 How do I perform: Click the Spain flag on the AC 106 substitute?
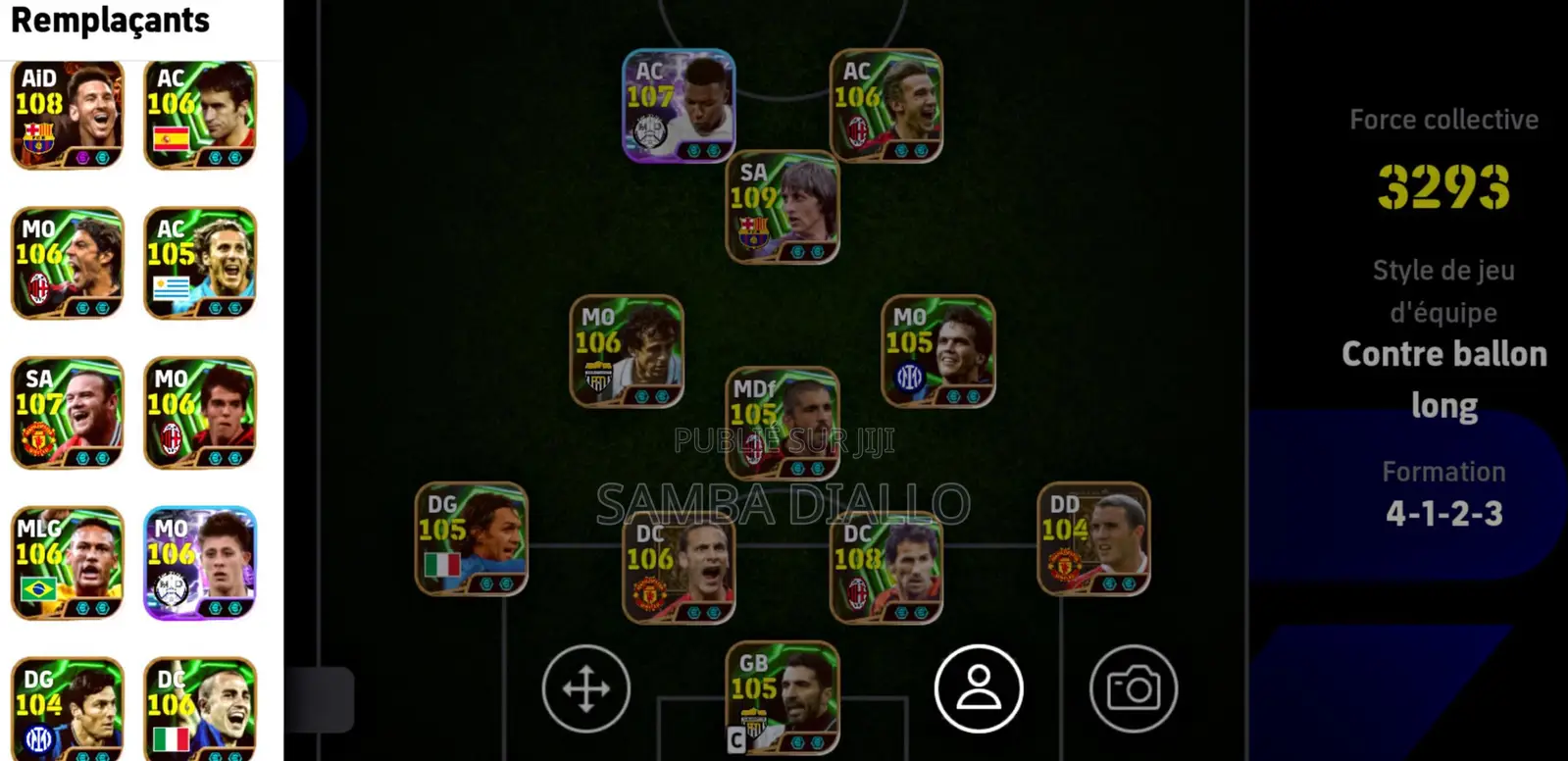click(x=169, y=138)
